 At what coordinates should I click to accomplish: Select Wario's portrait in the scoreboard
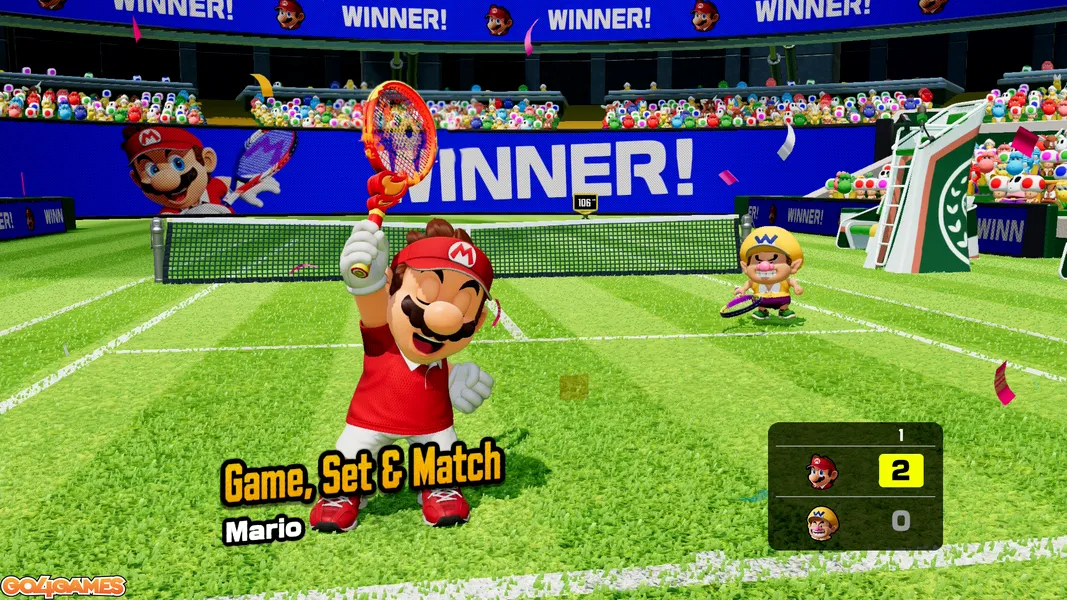click(x=822, y=523)
